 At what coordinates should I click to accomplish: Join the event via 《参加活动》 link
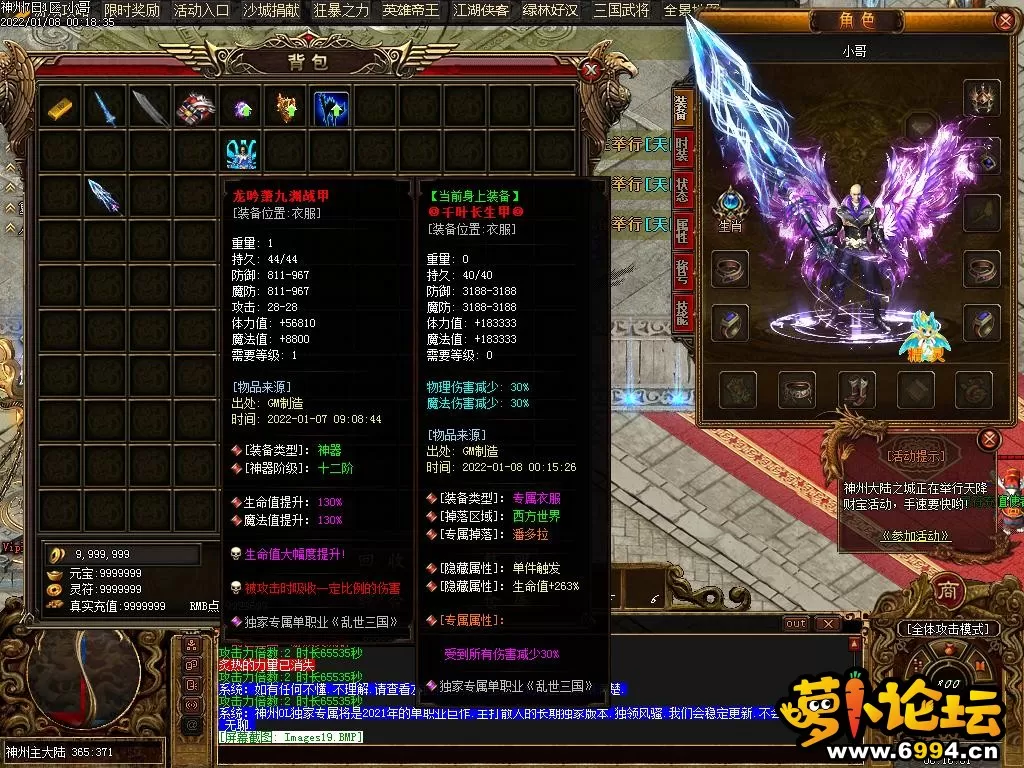click(915, 536)
